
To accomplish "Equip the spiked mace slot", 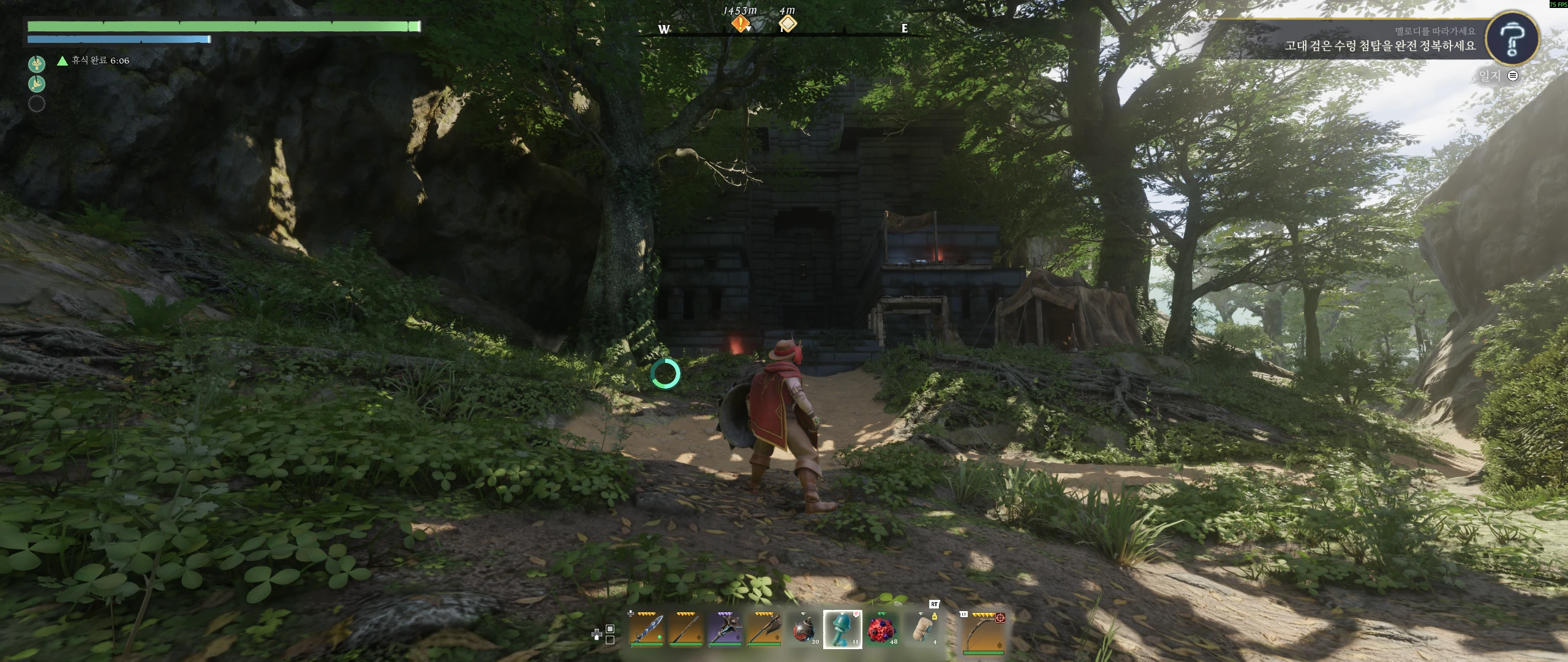I will [725, 629].
